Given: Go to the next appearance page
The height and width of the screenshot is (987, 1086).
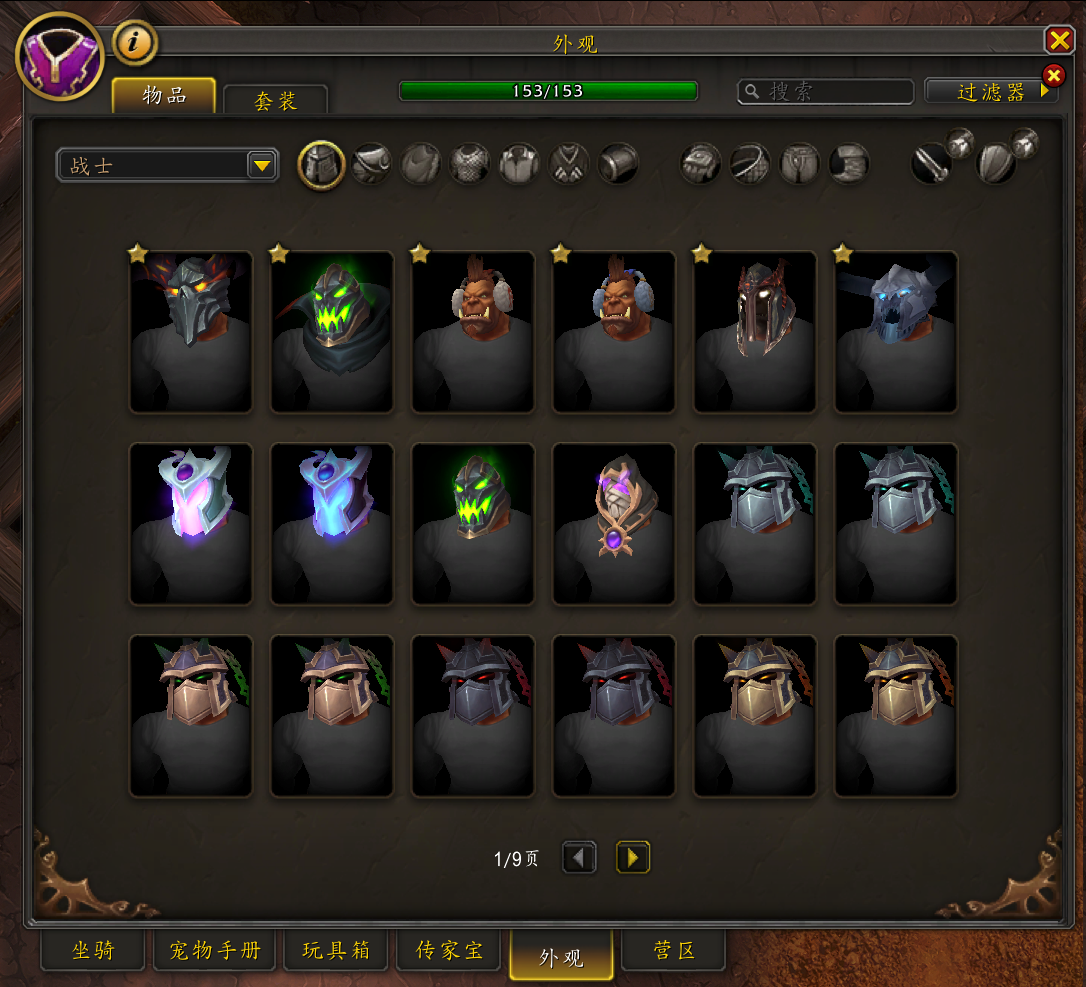Looking at the screenshot, I should pyautogui.click(x=632, y=857).
